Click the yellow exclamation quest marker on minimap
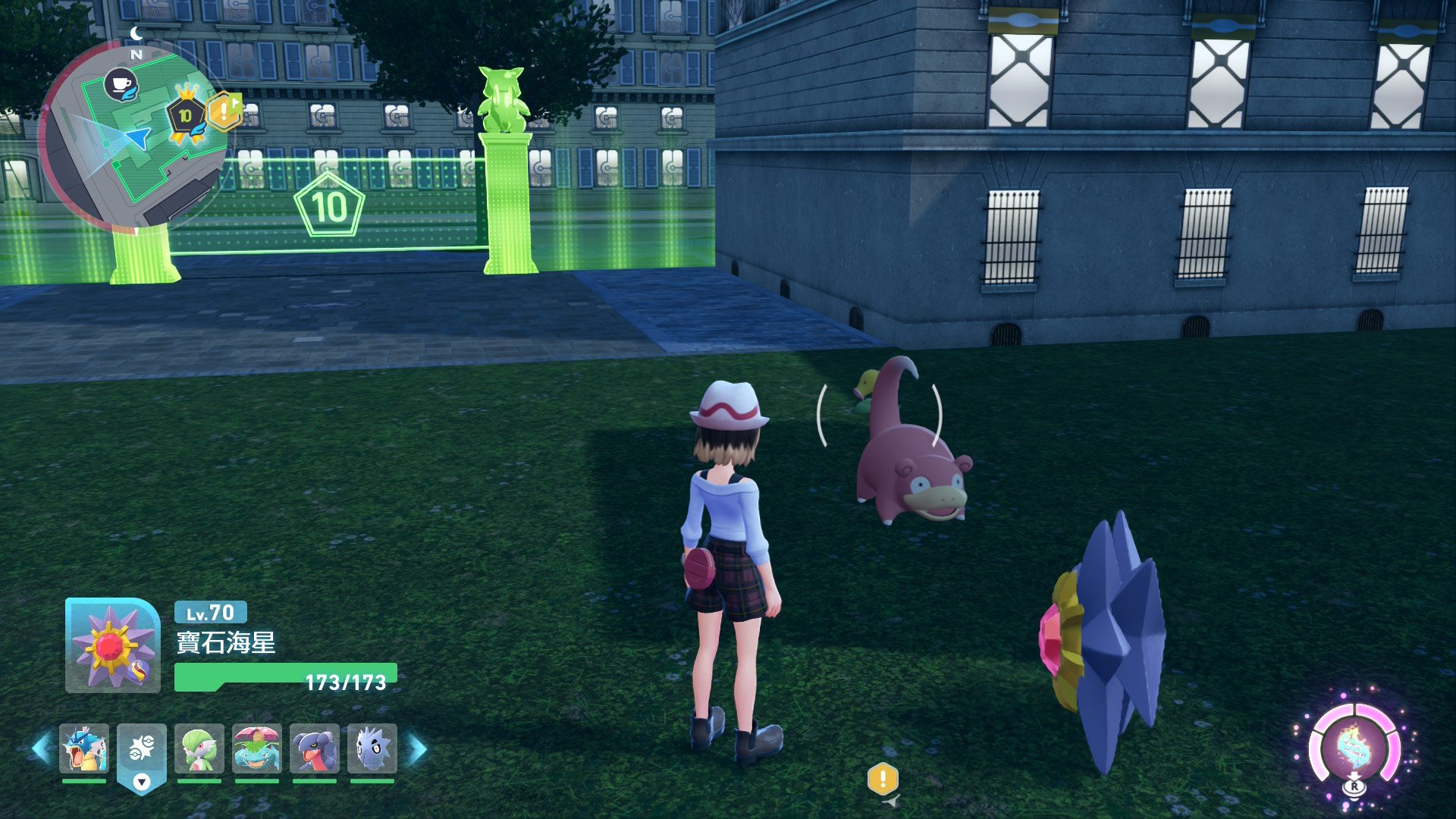 click(224, 112)
